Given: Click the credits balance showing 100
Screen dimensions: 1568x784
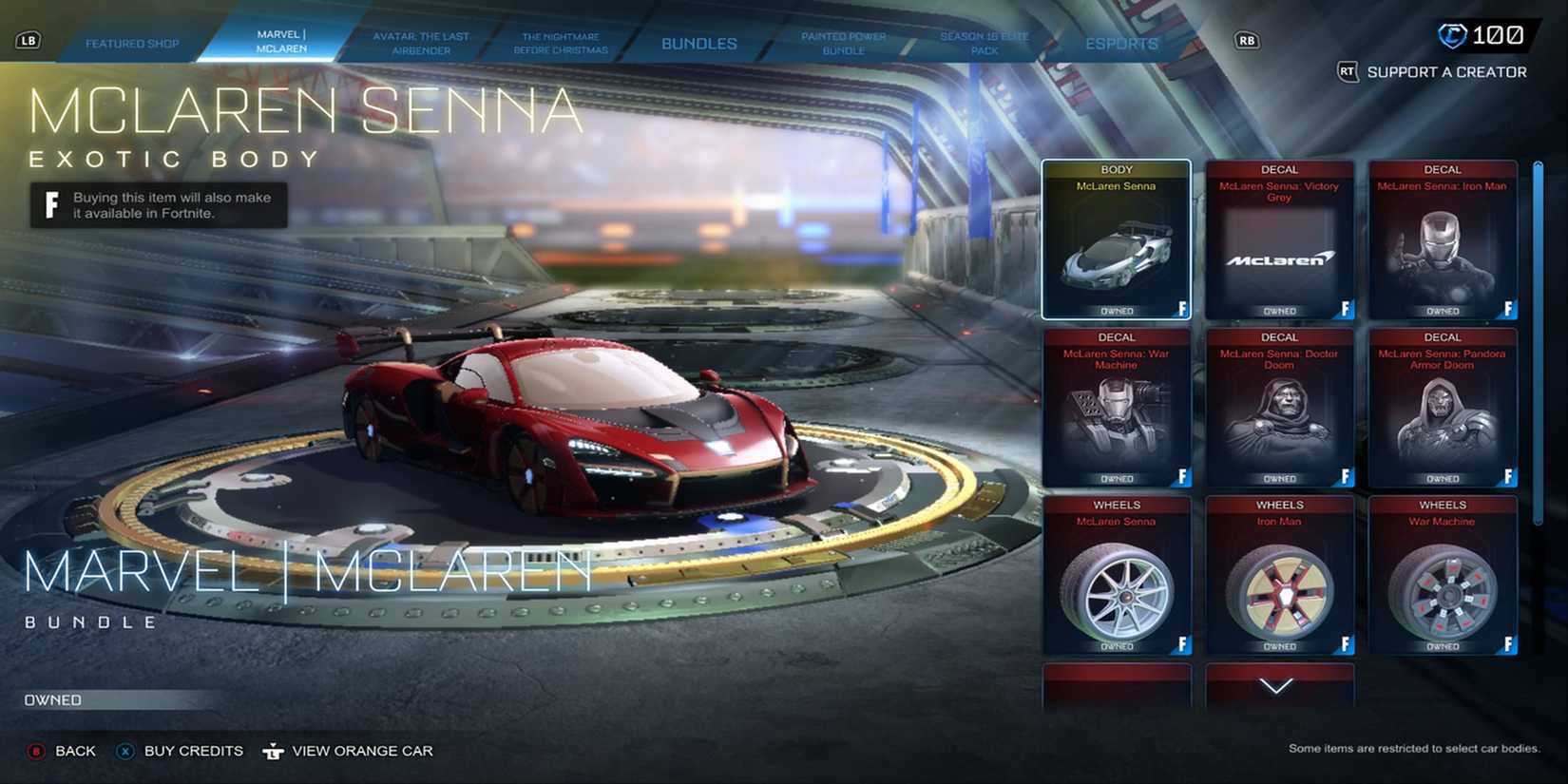Looking at the screenshot, I should (1479, 33).
